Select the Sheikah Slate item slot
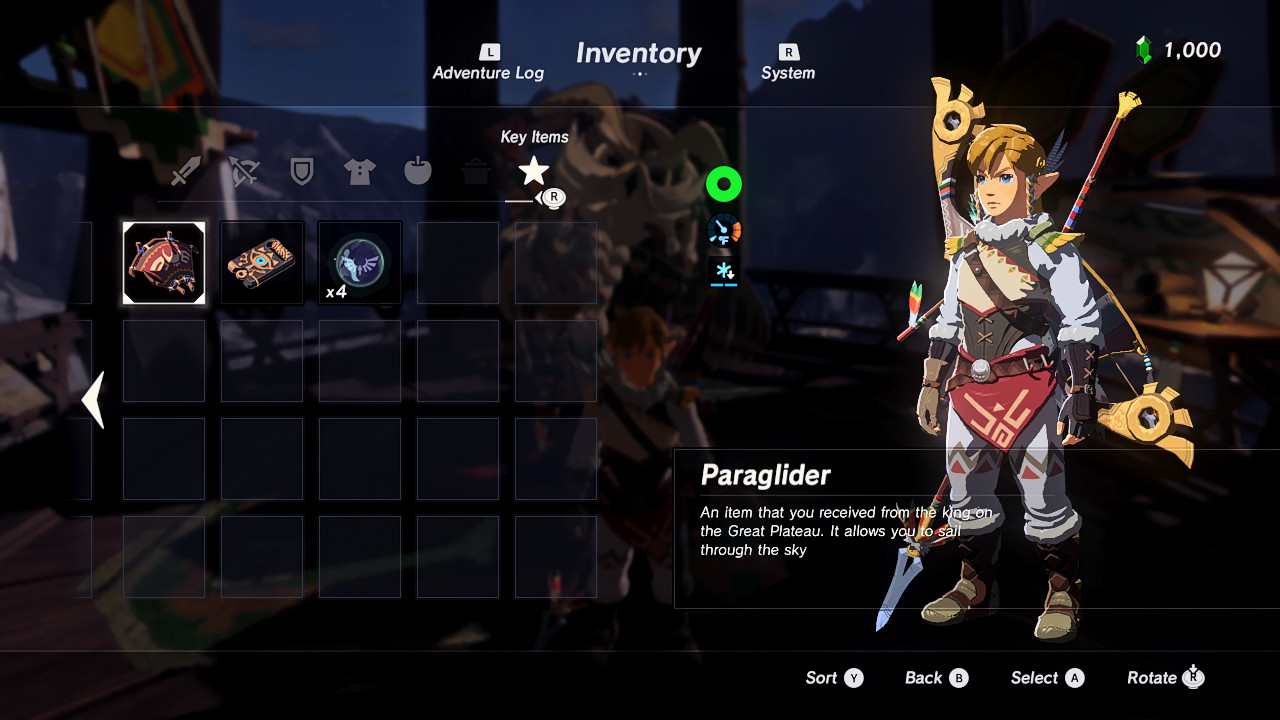 point(261,262)
